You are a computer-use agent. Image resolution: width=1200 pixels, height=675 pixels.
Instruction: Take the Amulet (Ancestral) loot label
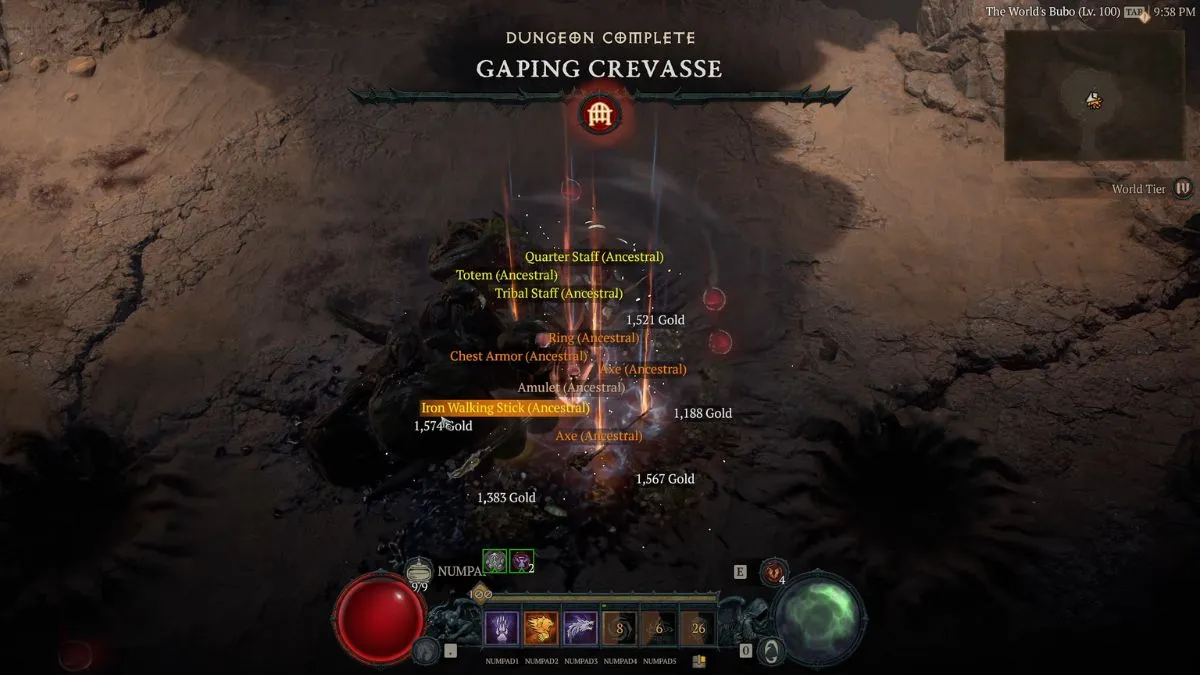tap(571, 387)
